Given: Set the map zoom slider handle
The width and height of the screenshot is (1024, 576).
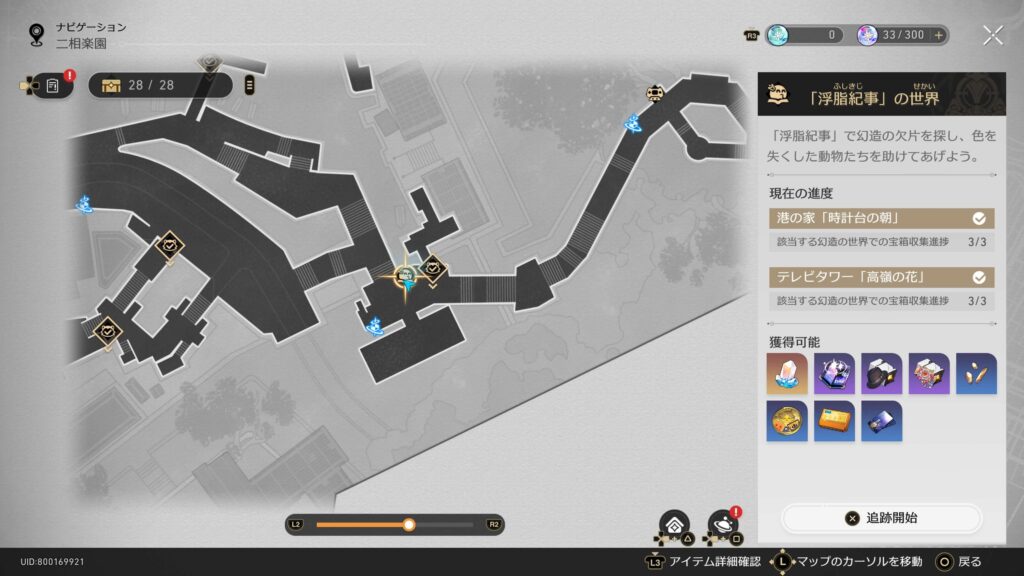Looking at the screenshot, I should pos(408,524).
